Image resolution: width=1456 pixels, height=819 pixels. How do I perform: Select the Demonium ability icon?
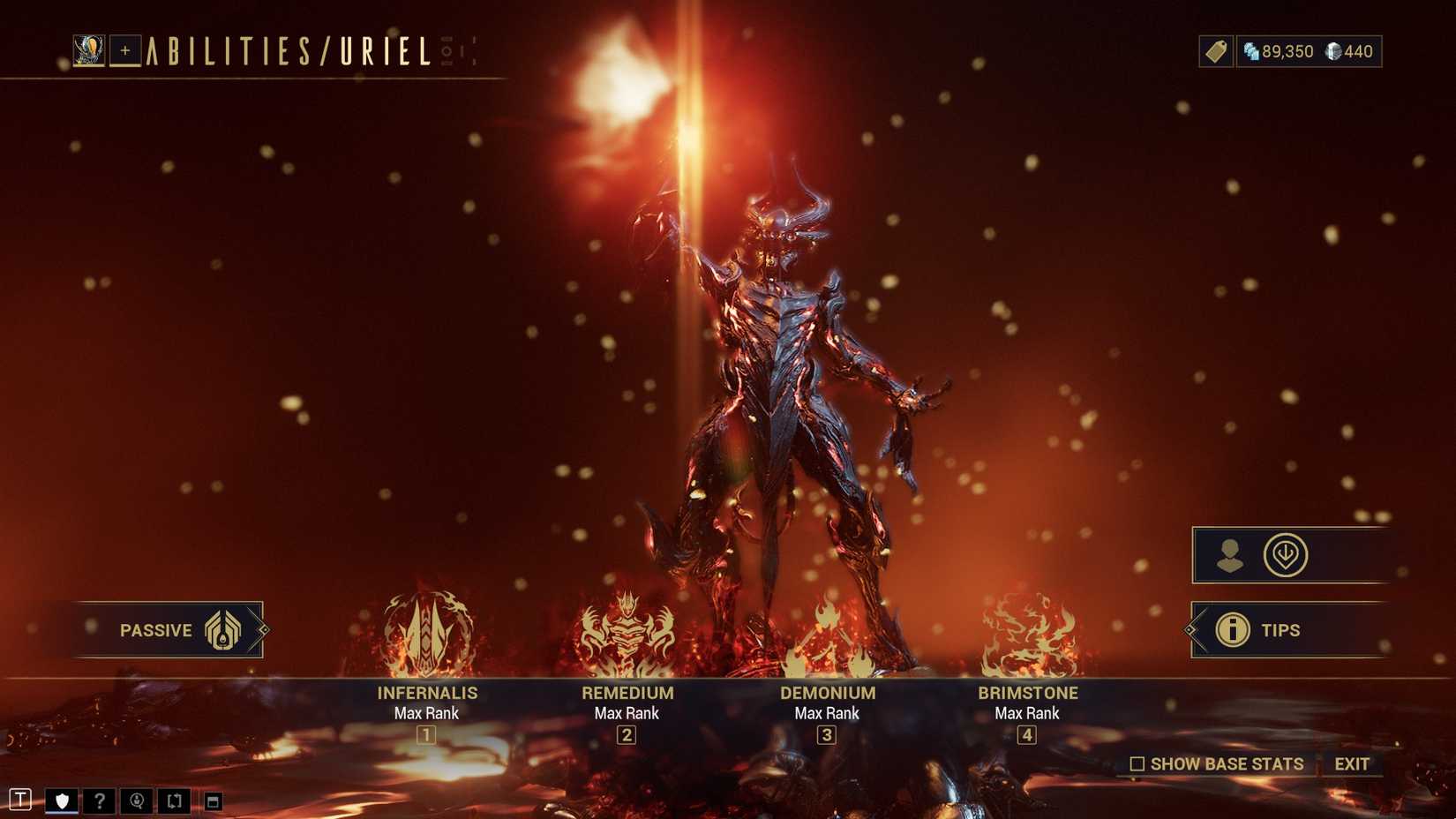(827, 634)
